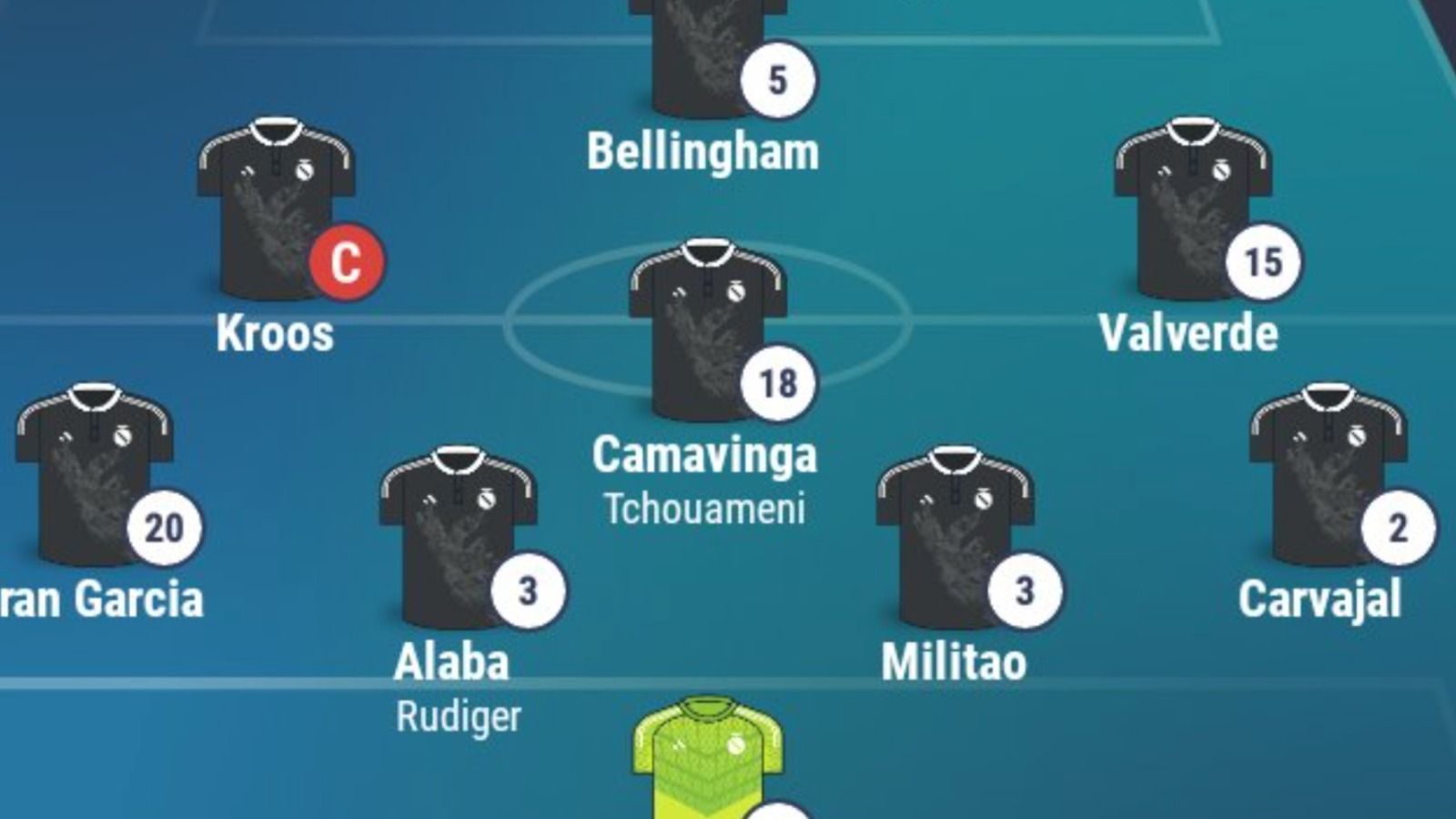The width and height of the screenshot is (1456, 819).
Task: Select the goalkeeper's green shirt
Action: [x=707, y=760]
